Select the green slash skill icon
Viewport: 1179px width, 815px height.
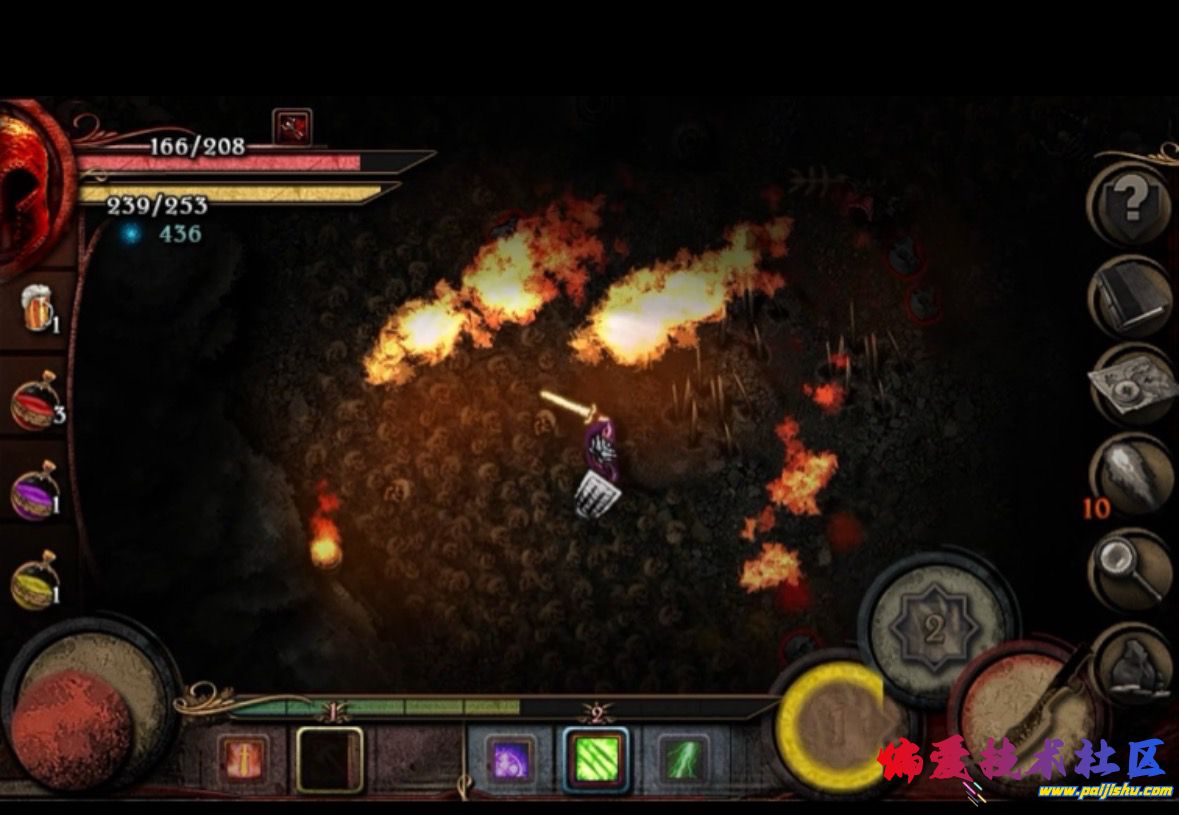596,760
